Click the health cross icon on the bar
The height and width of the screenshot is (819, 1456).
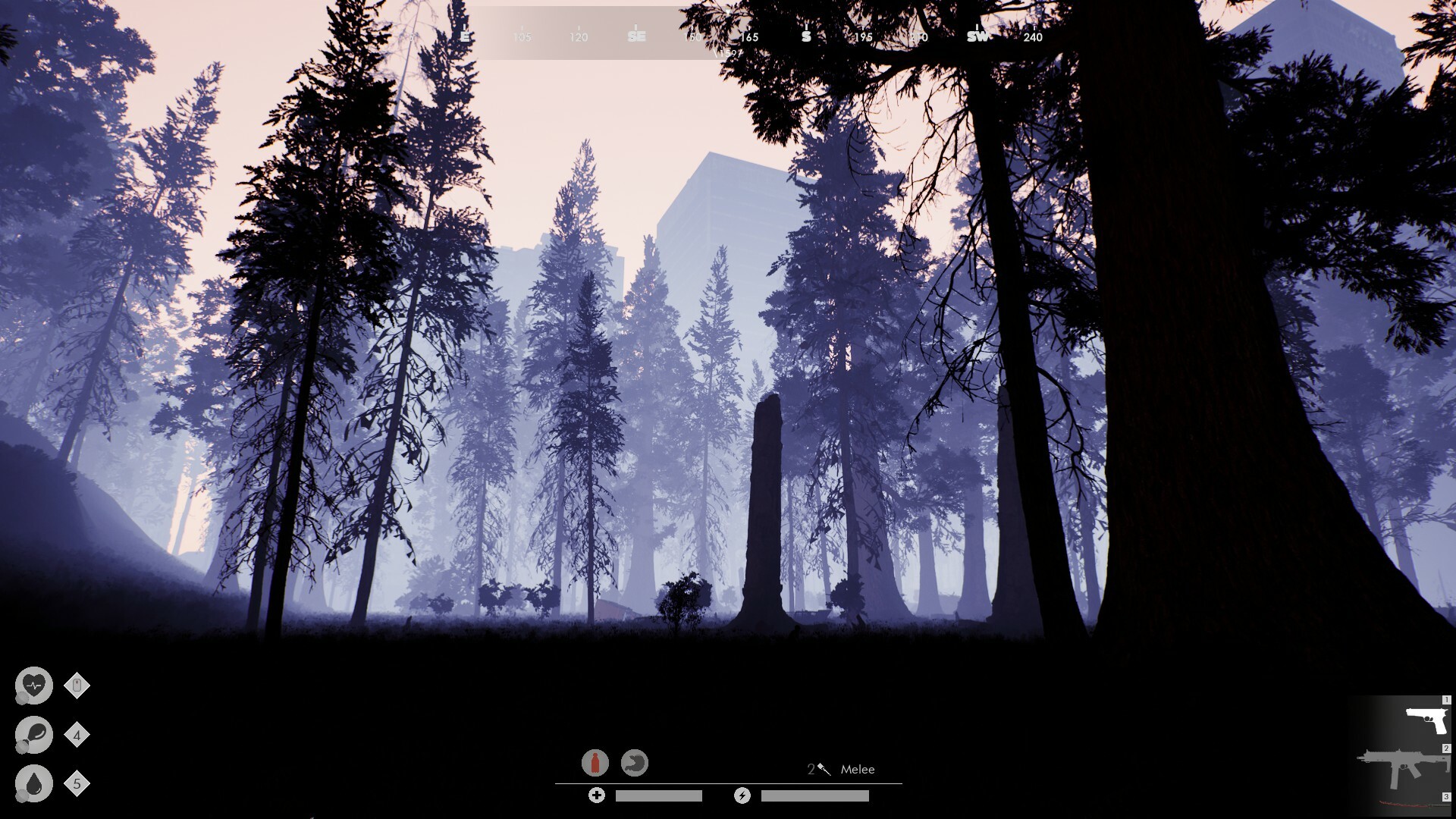[x=597, y=795]
